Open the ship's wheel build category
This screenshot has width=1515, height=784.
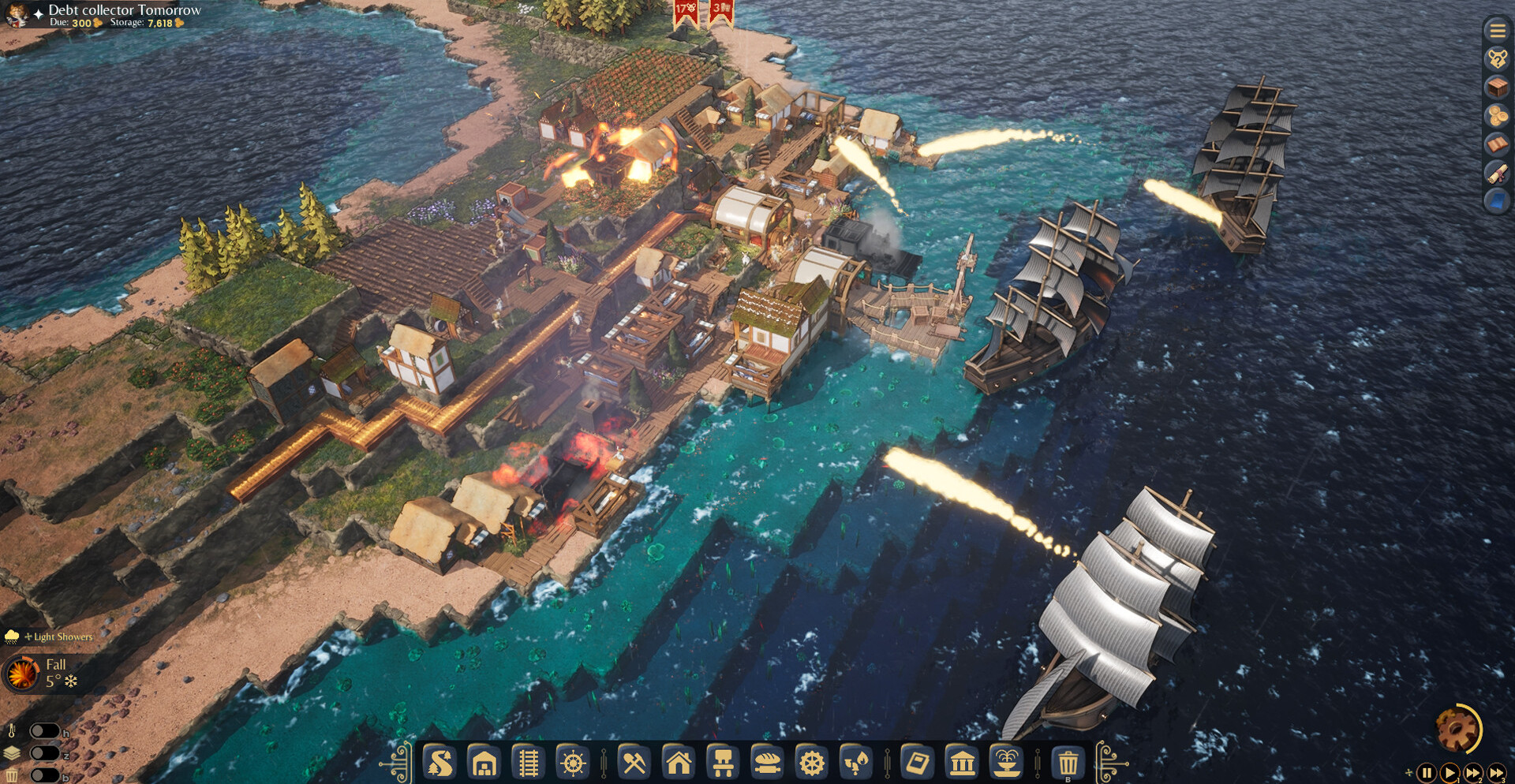(x=573, y=763)
